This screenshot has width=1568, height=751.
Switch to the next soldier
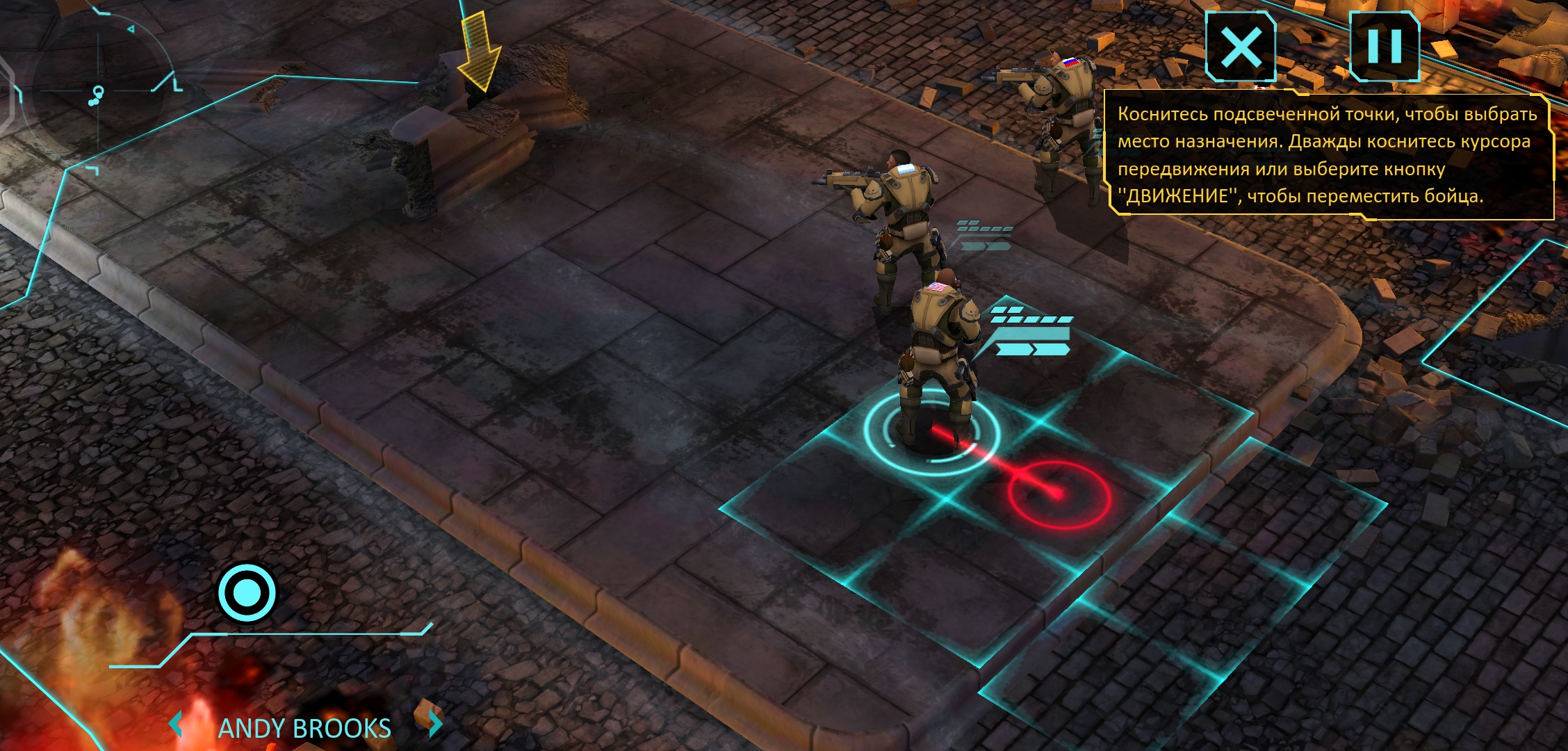[x=435, y=724]
